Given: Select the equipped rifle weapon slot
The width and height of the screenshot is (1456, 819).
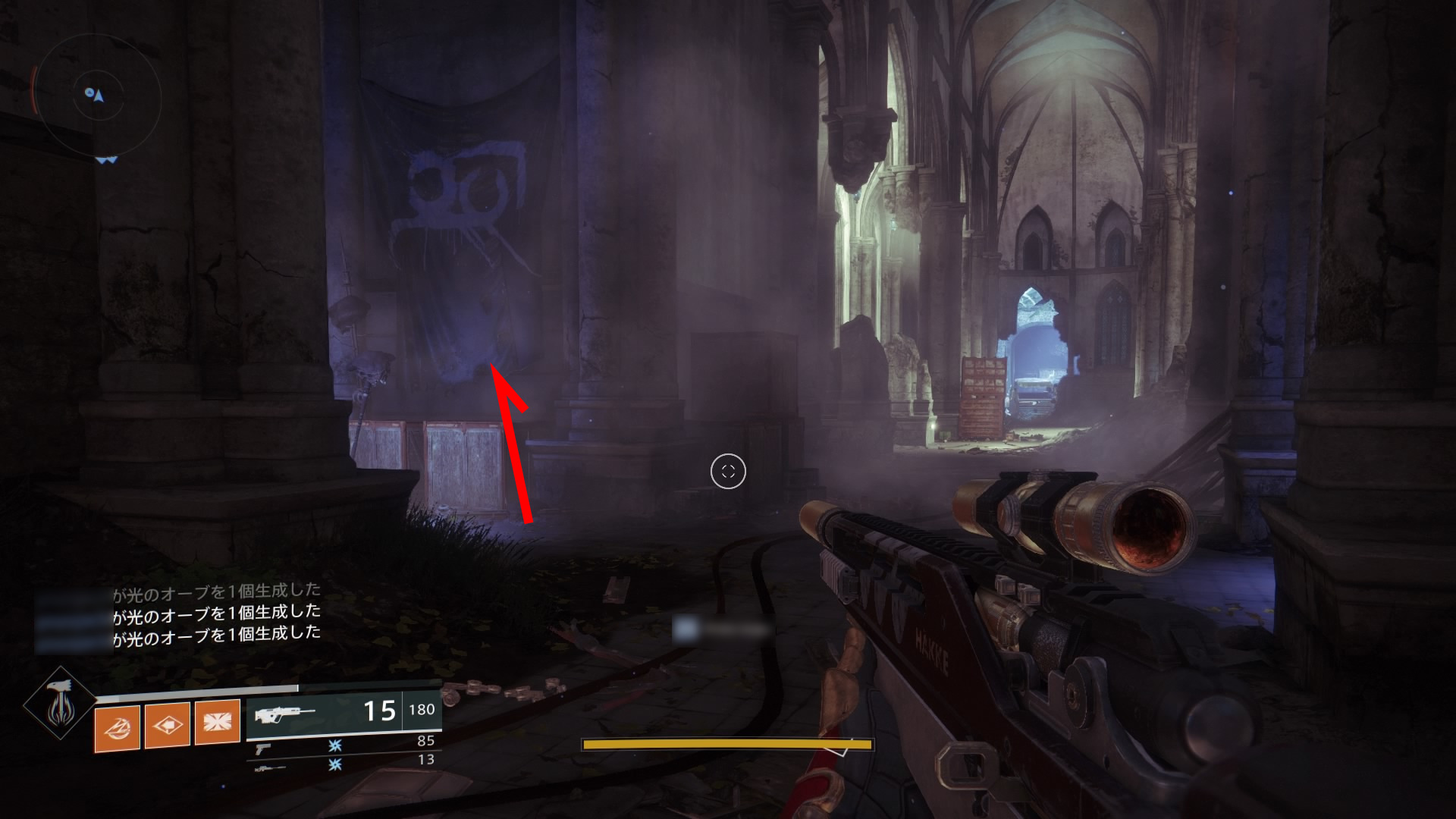Looking at the screenshot, I should coord(344,713).
